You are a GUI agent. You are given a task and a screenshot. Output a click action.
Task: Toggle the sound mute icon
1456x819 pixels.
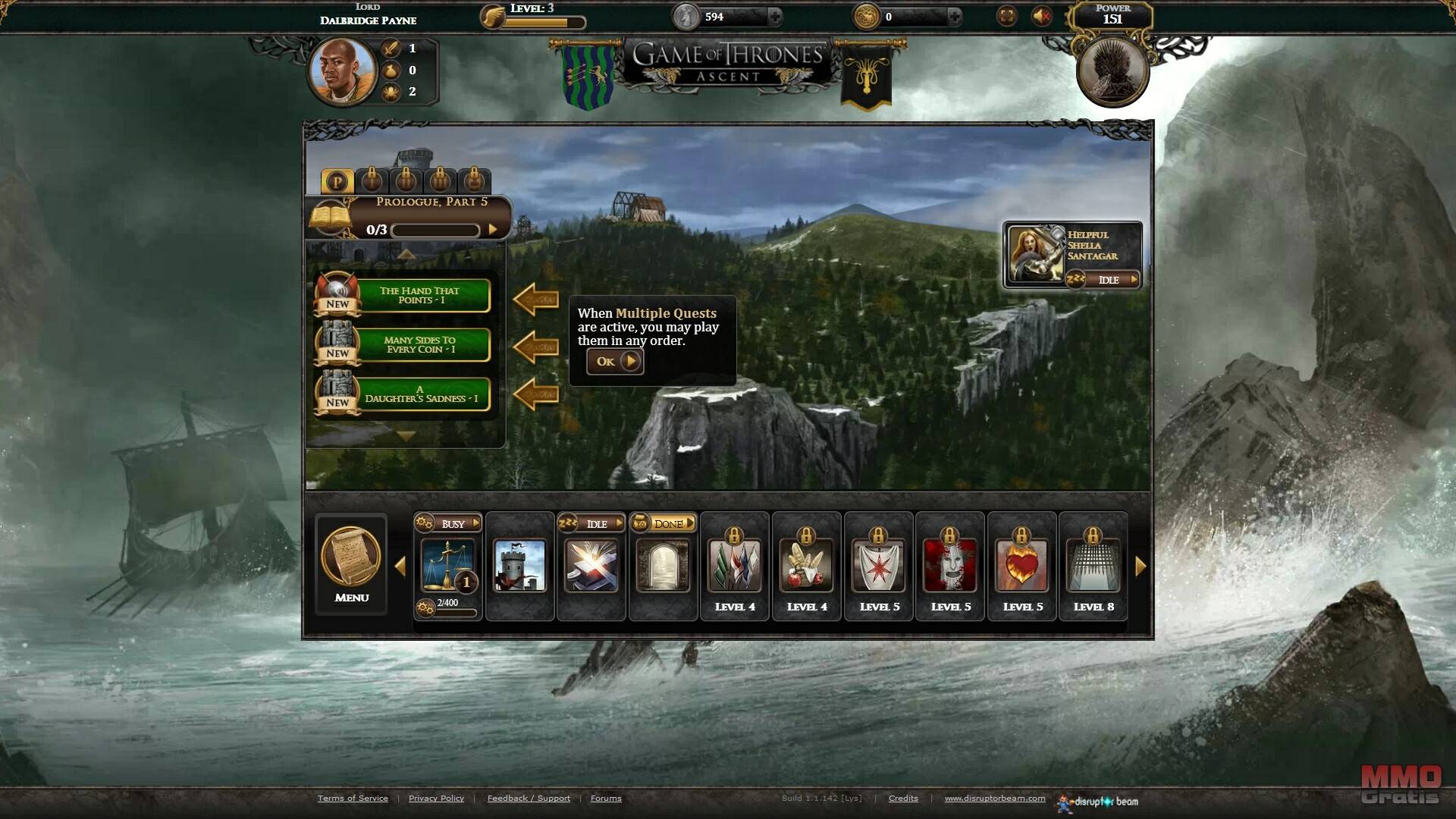(1042, 16)
